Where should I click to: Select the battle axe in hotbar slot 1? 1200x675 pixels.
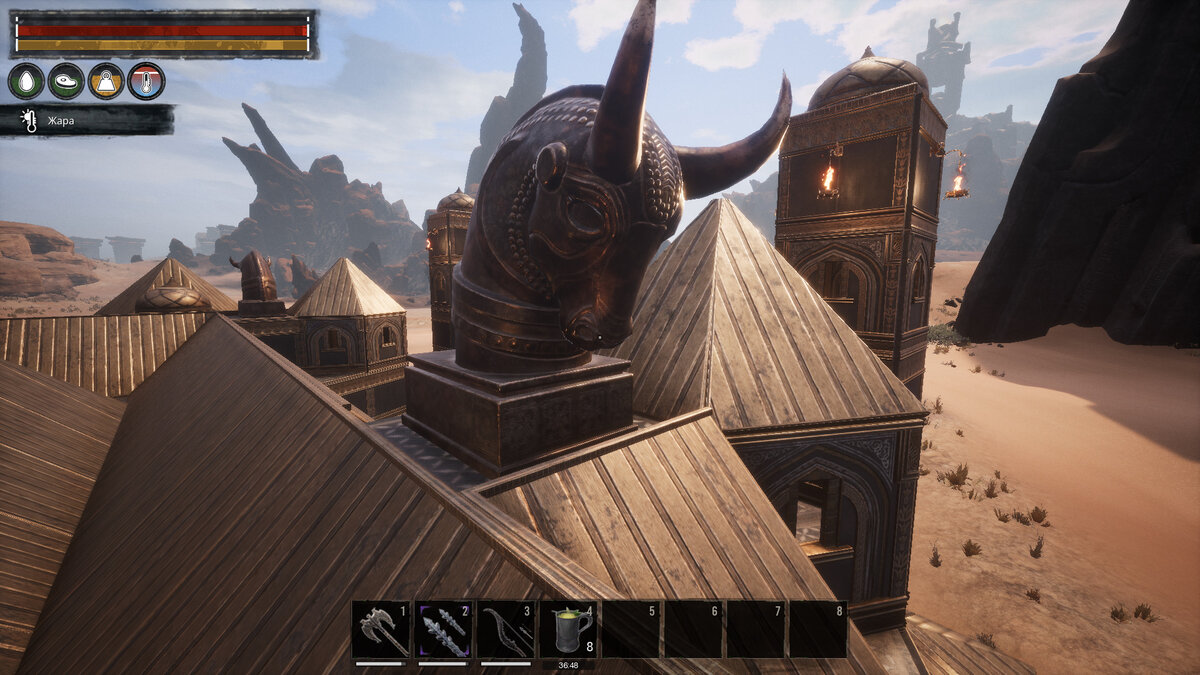pos(382,630)
